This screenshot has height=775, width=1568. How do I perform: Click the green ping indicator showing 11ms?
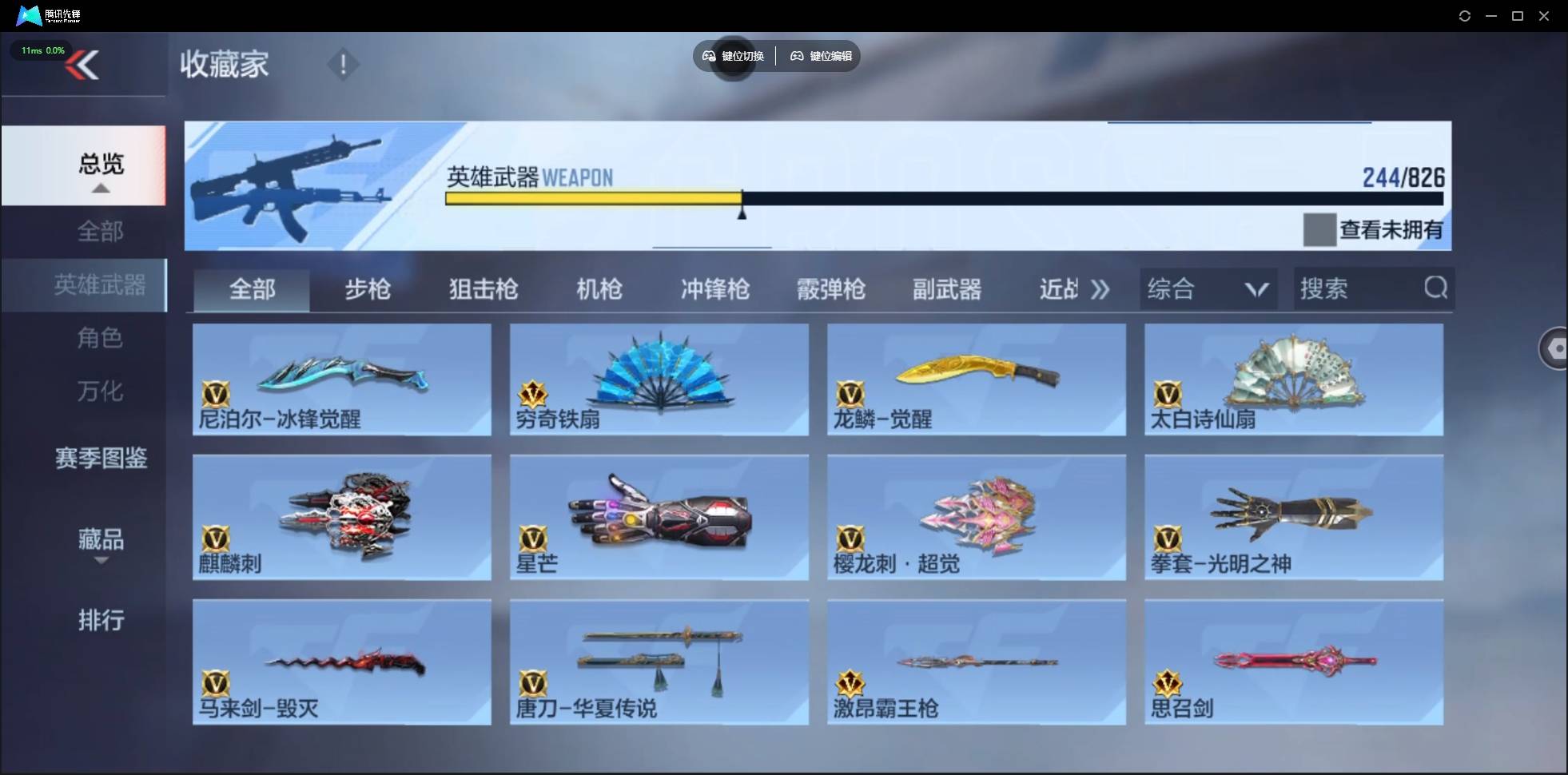point(41,50)
